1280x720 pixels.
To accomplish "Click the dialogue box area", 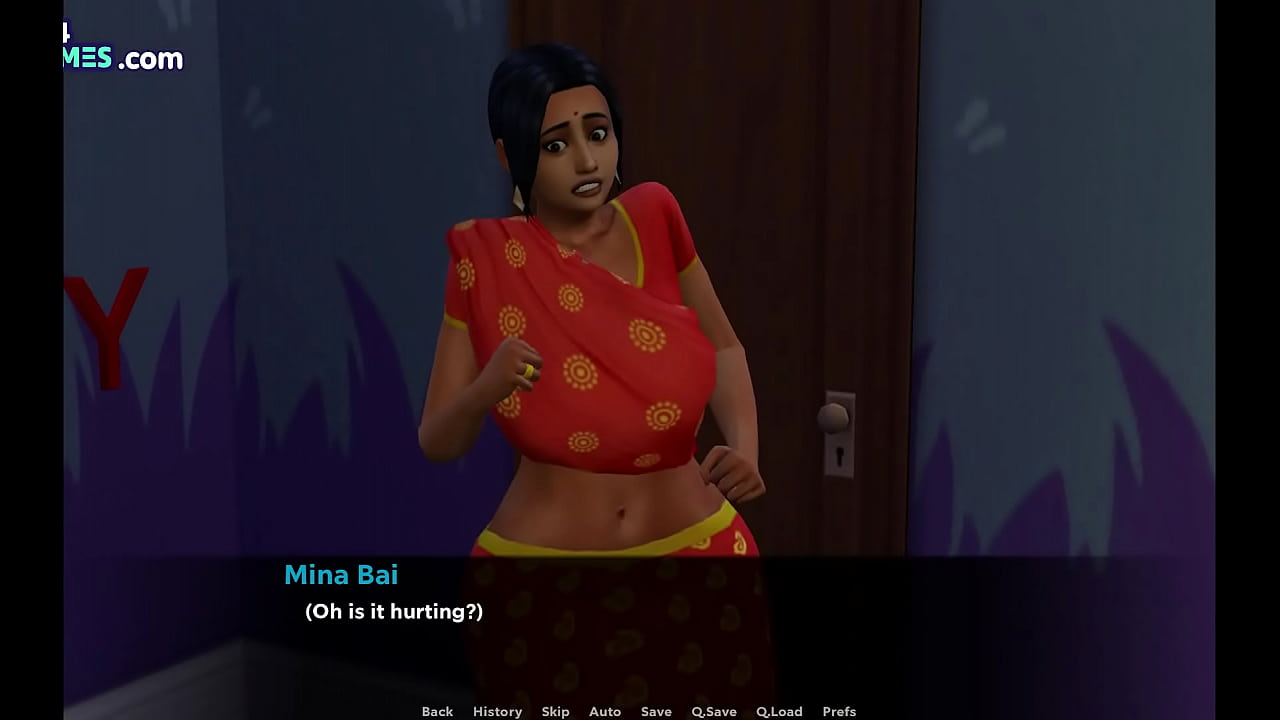I will pos(640,620).
